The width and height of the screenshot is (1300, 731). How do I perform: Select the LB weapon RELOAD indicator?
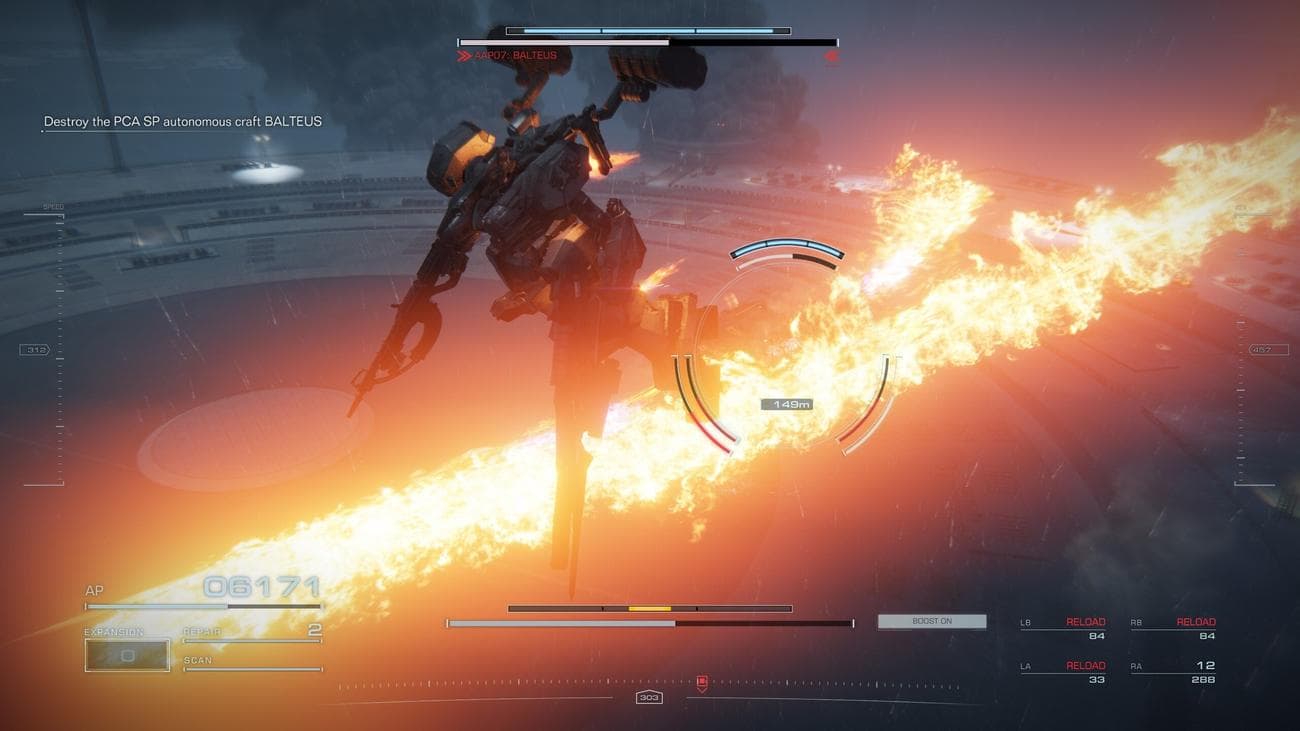coord(1086,621)
